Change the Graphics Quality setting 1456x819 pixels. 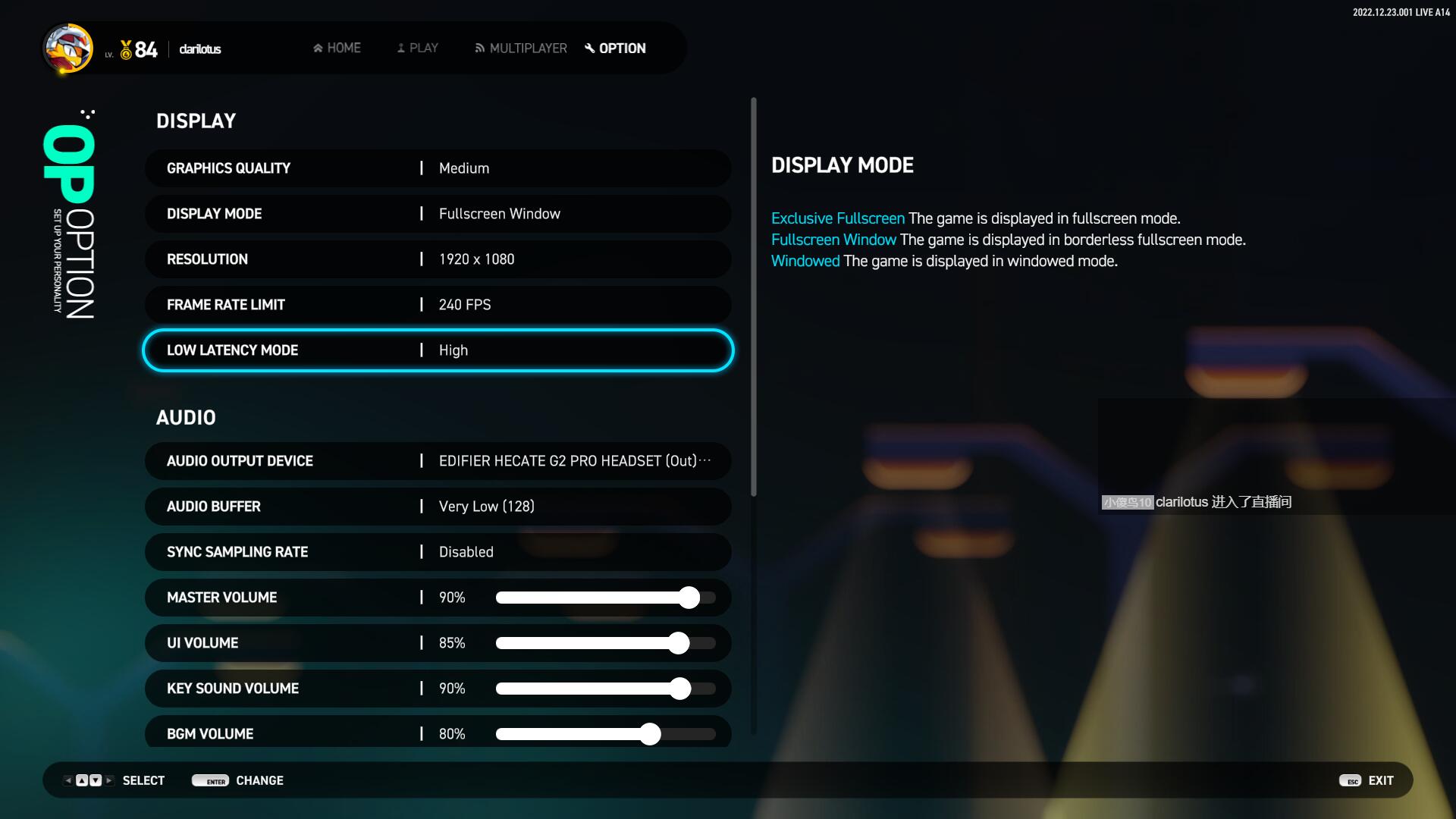coord(438,168)
